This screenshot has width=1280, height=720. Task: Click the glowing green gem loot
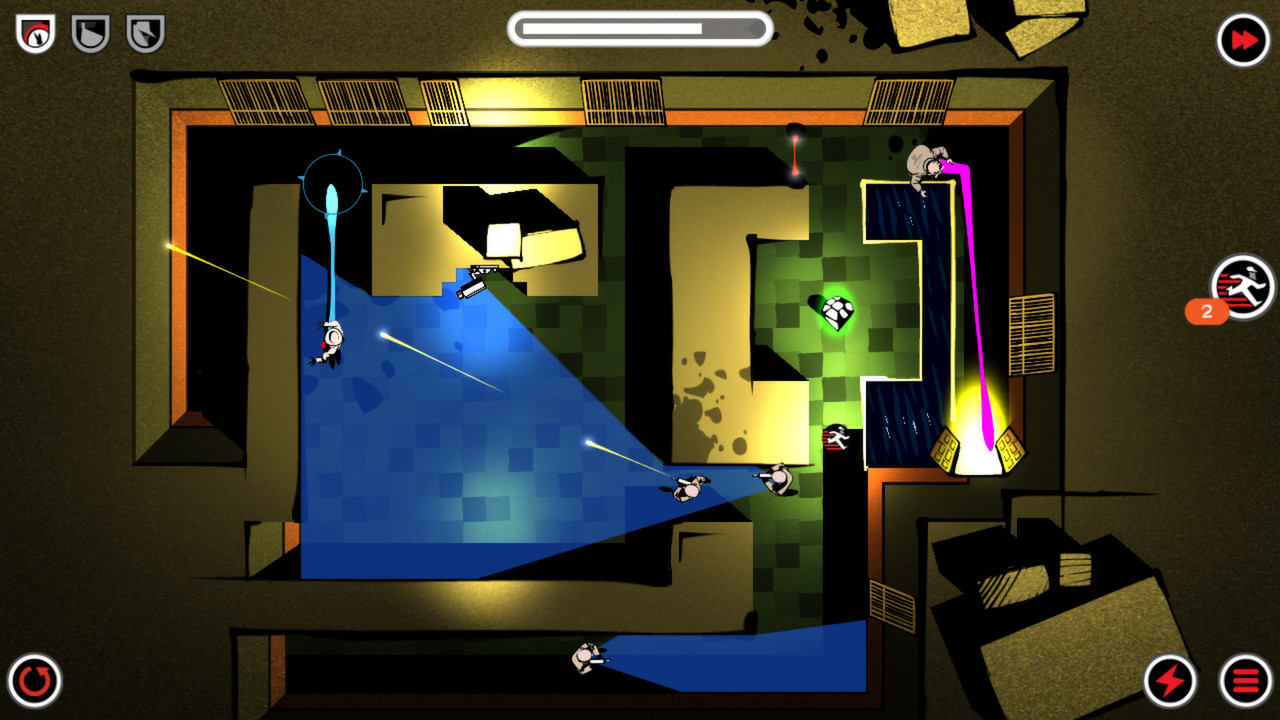tap(838, 313)
